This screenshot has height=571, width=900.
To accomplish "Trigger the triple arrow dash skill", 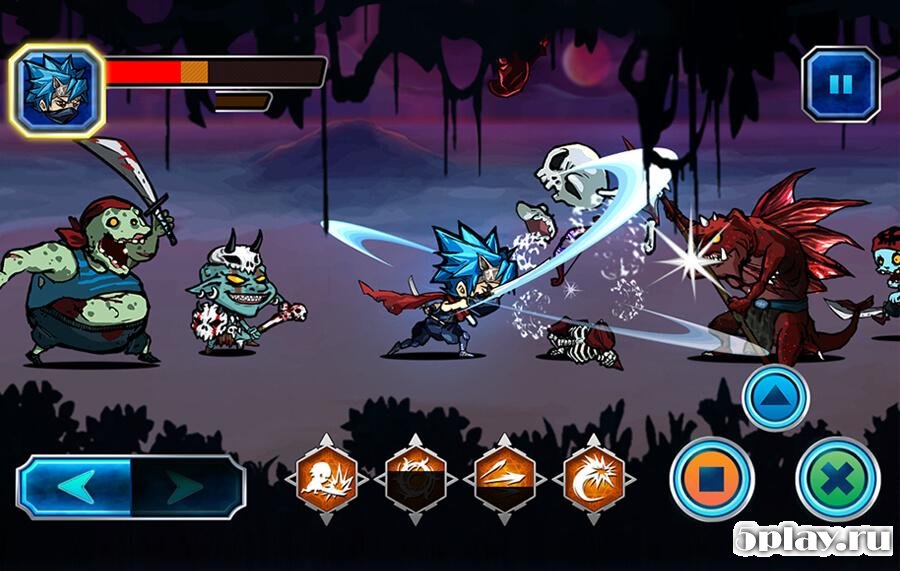I will tap(504, 478).
